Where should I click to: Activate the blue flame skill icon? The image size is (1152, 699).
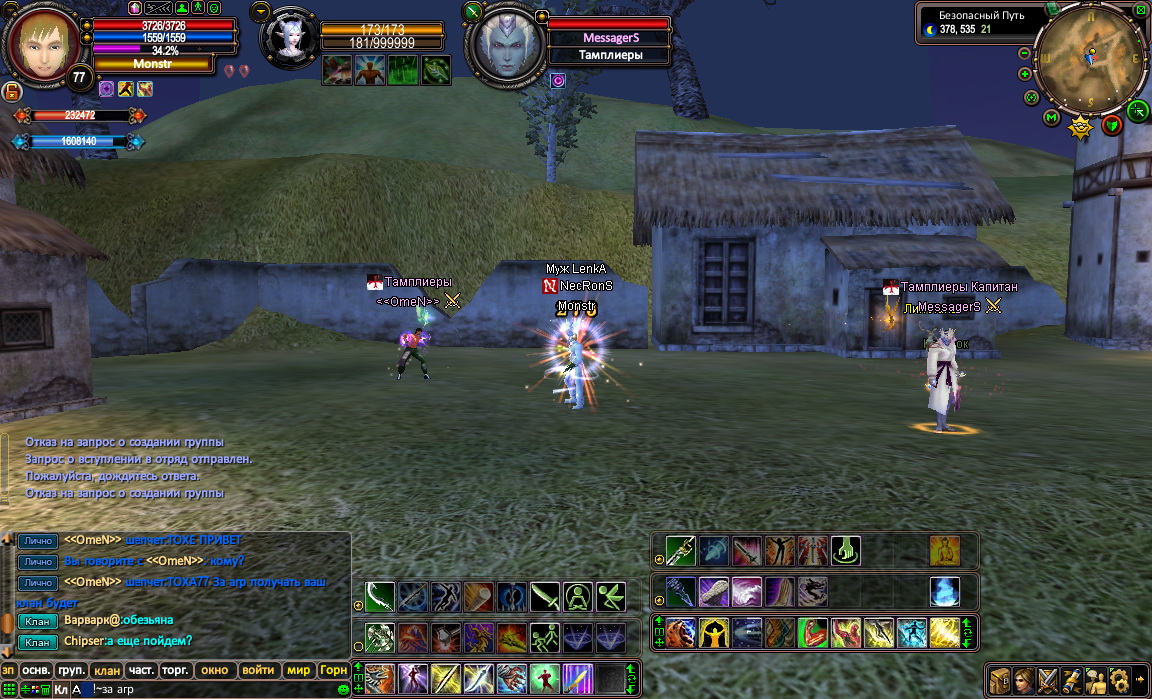click(944, 591)
